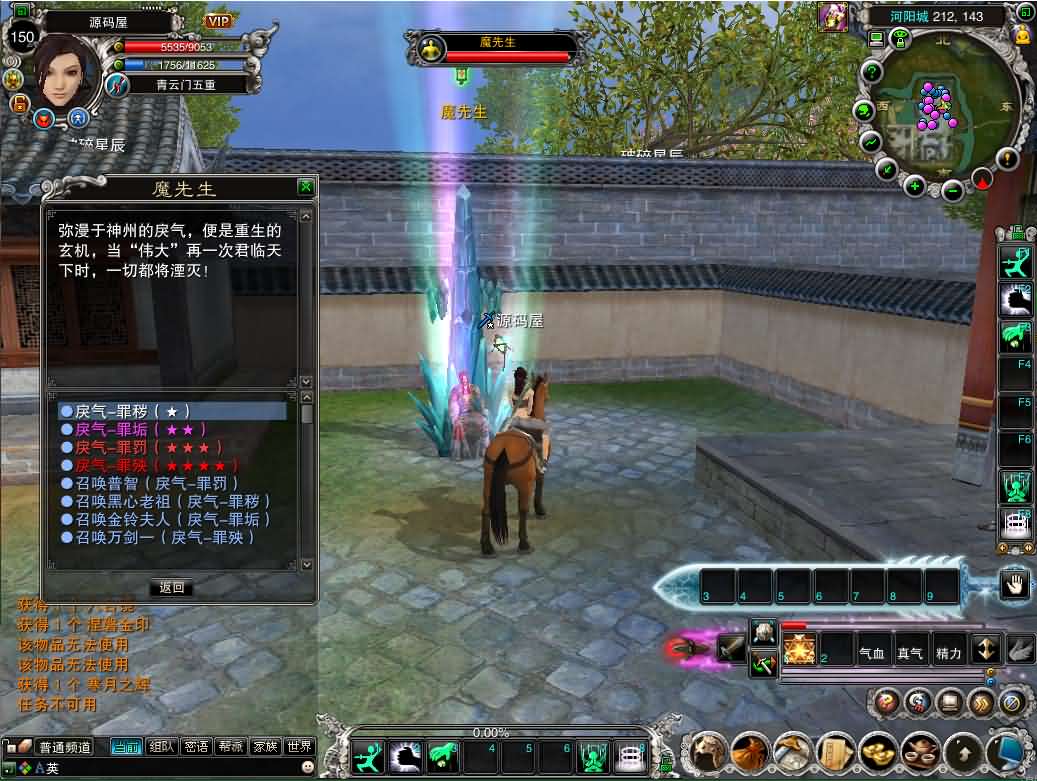The height and width of the screenshot is (781, 1037).
Task: Click the 气血 quick slot
Action: 873,652
